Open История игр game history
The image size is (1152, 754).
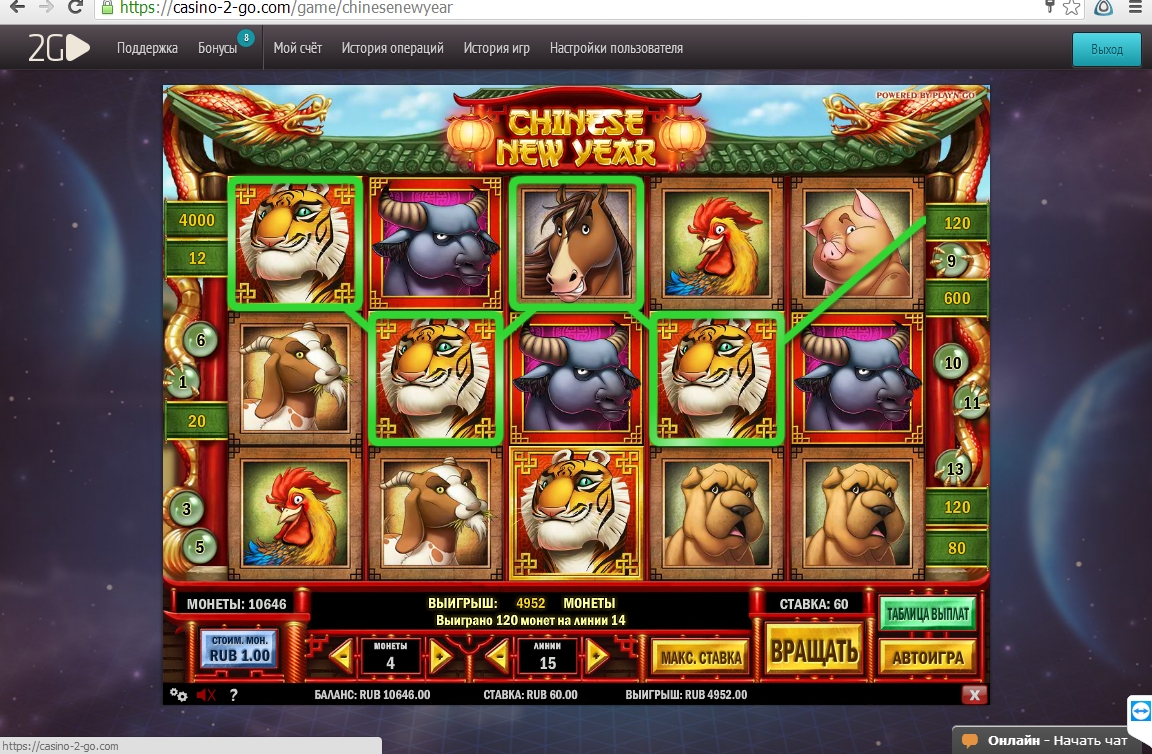point(496,48)
